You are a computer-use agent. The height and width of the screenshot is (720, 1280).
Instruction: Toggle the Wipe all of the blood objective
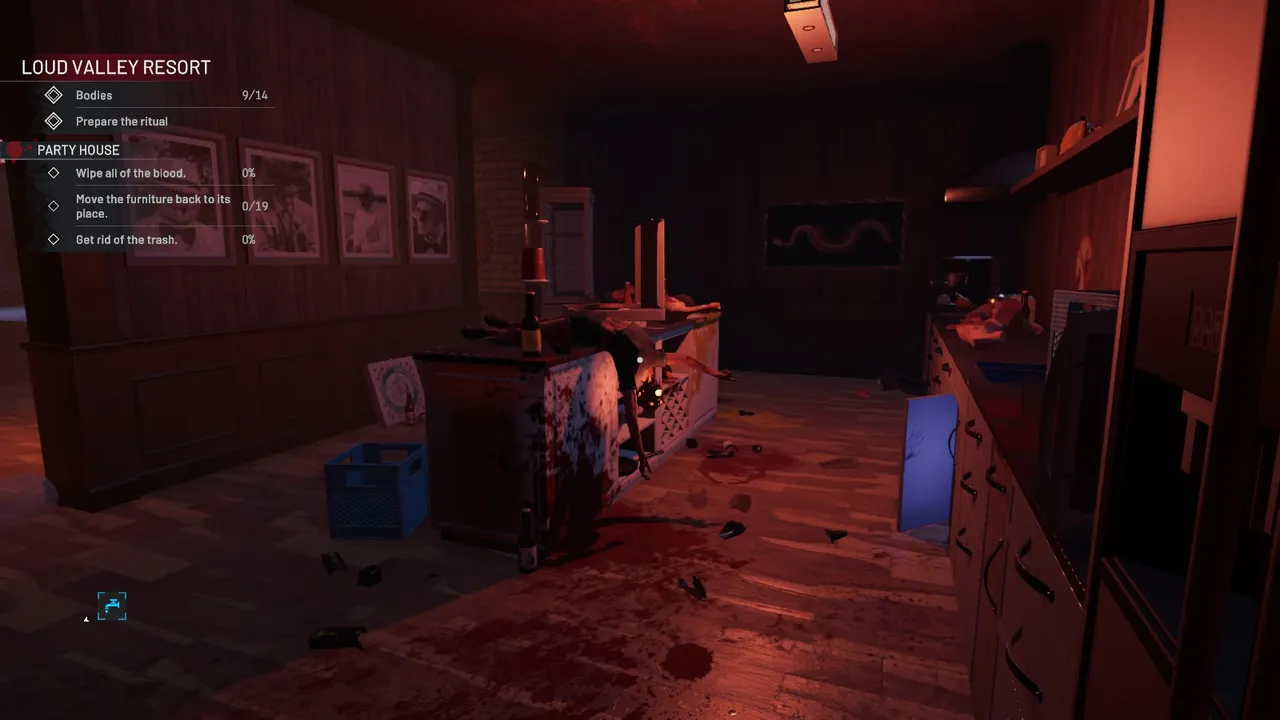[x=130, y=172]
